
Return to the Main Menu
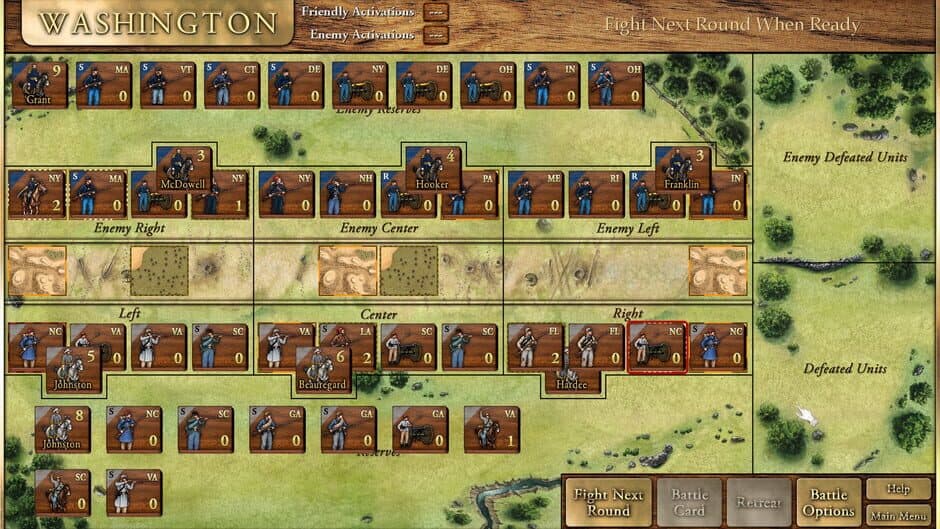click(x=897, y=515)
